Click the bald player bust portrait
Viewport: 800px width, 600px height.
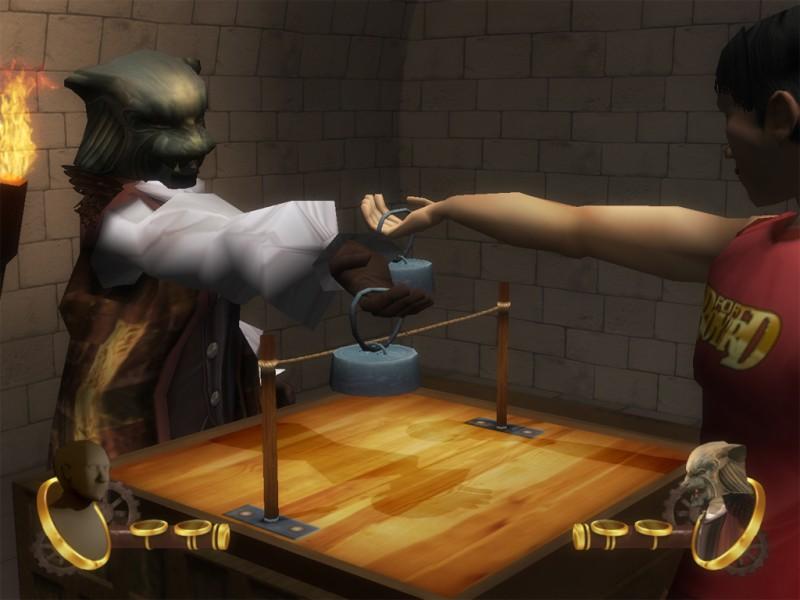click(80, 500)
